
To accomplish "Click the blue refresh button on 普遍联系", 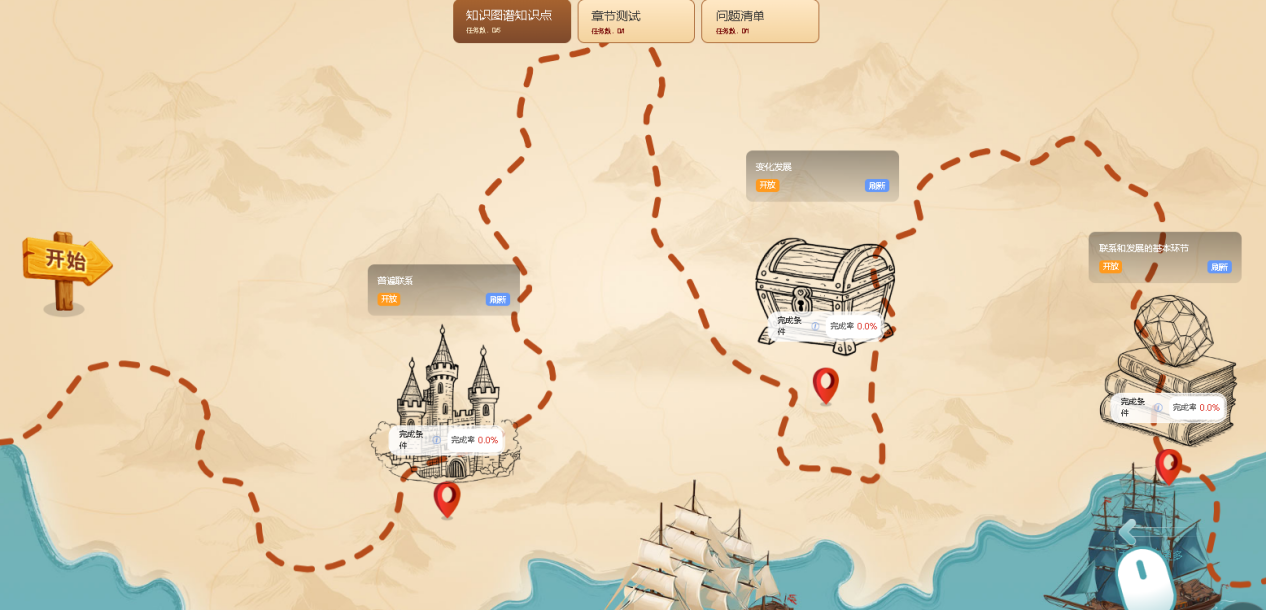I will (497, 299).
